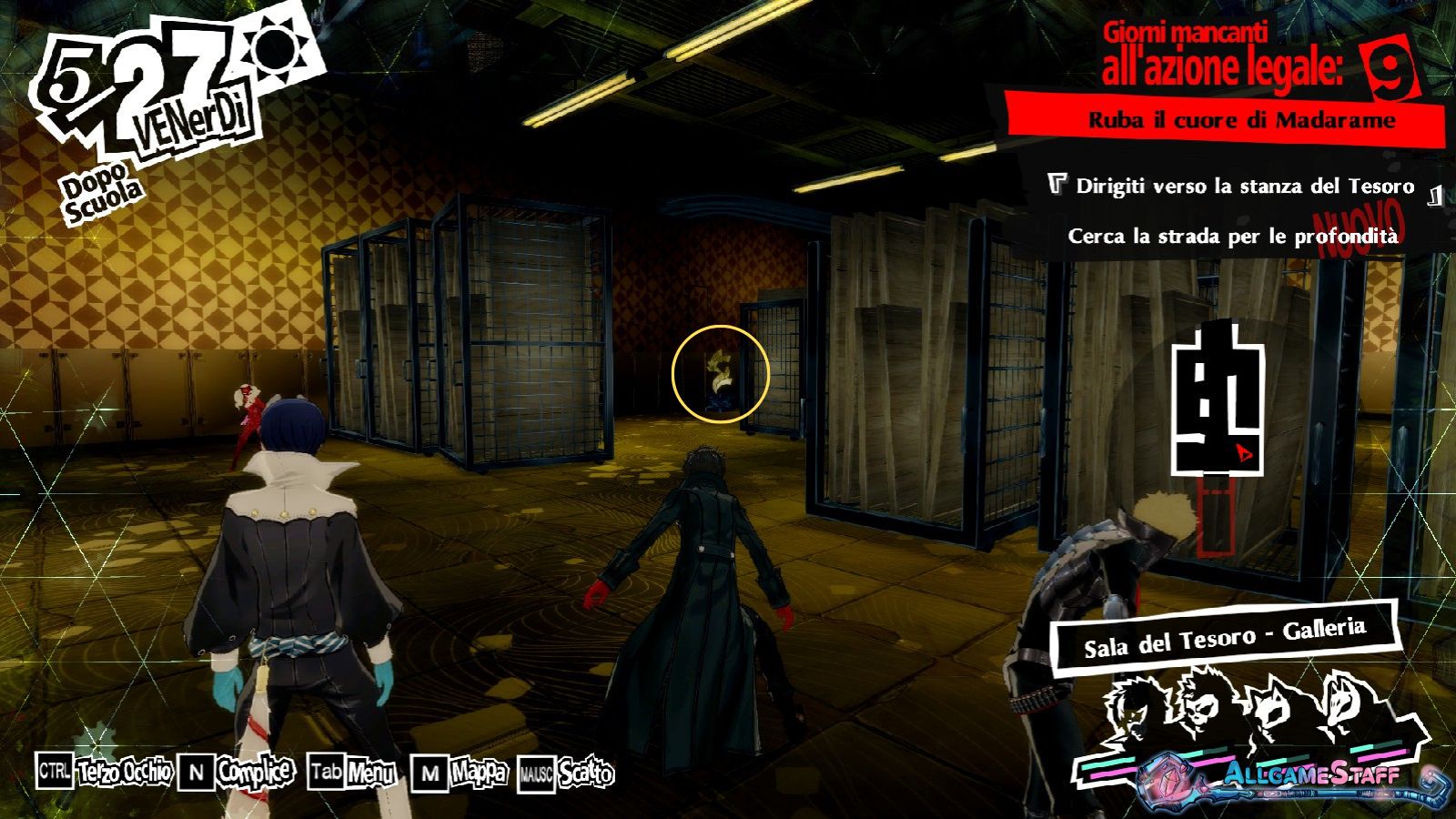1456x819 pixels.
Task: Click the 'Sala del Tesoro - Galleria' location label
Action: (1224, 637)
